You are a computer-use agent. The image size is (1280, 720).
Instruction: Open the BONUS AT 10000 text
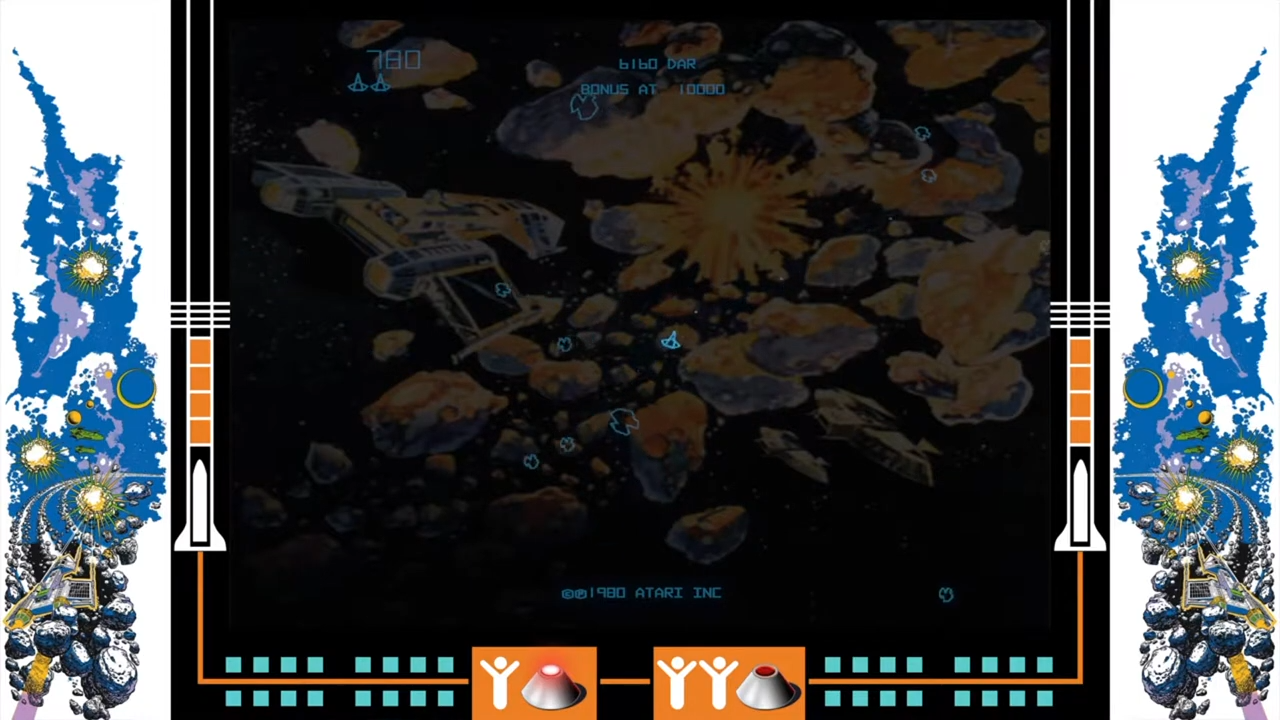[x=652, y=89]
